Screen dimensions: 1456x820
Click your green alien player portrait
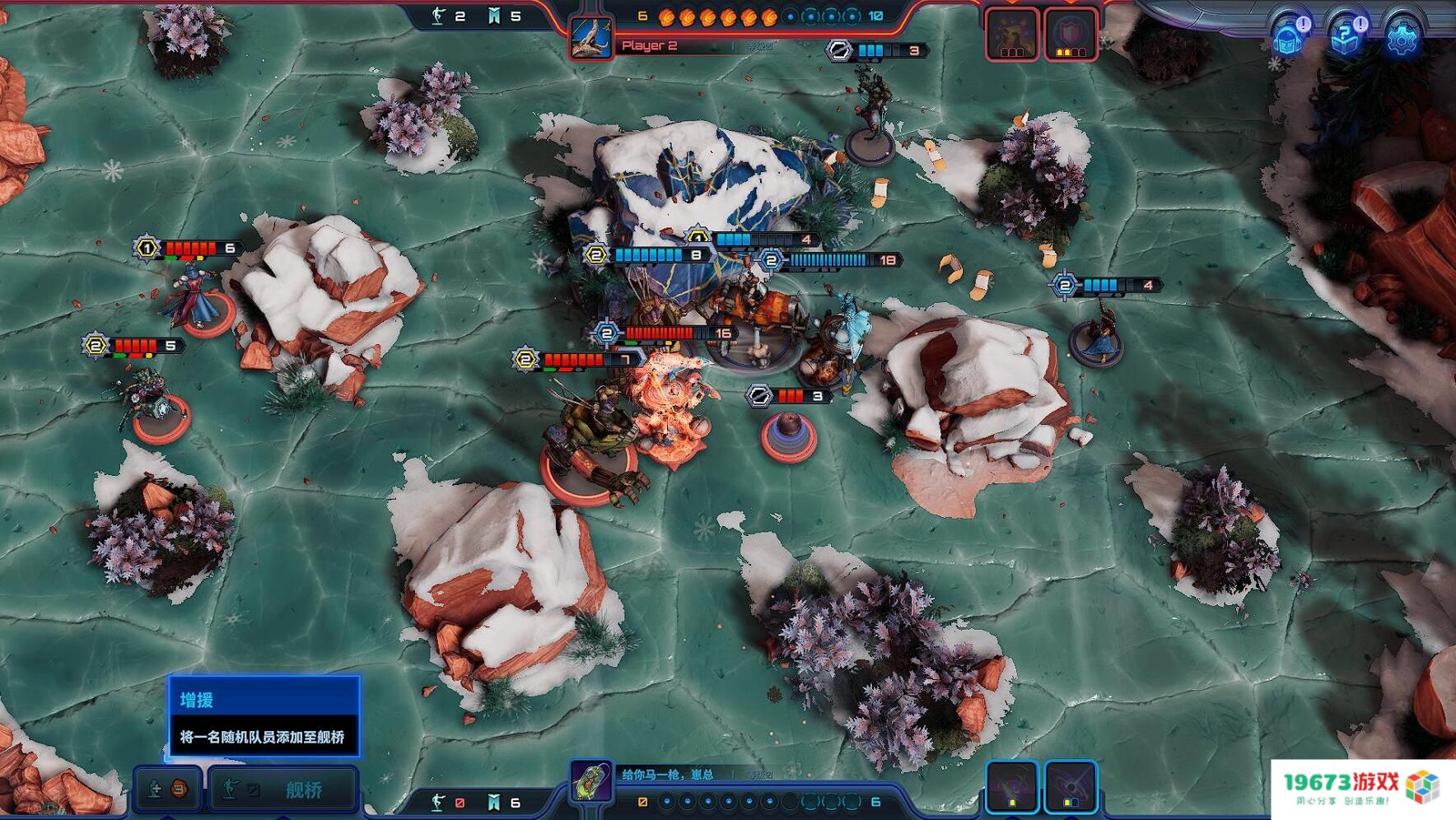click(591, 781)
